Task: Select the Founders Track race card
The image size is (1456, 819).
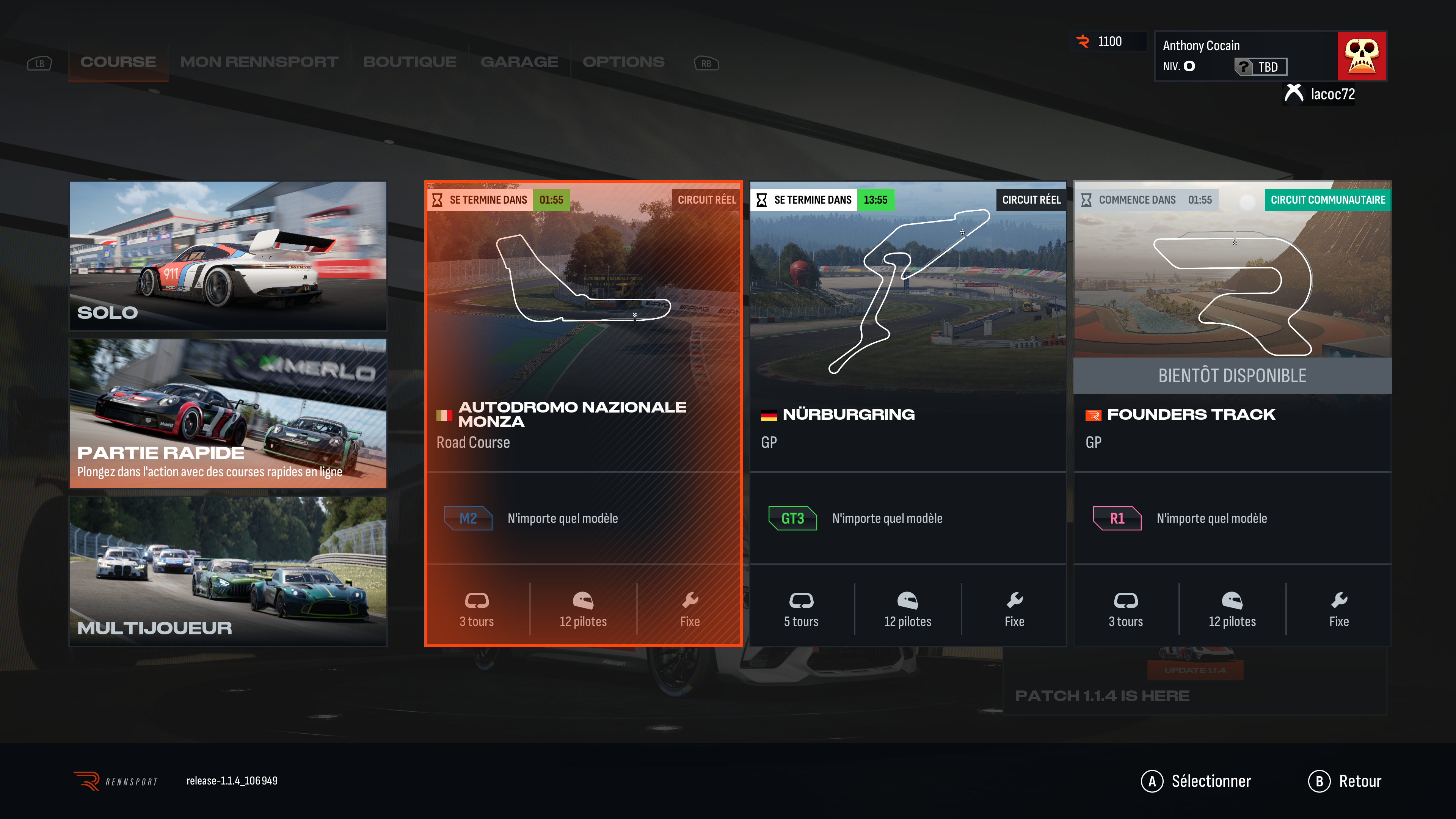Action: tap(1232, 413)
